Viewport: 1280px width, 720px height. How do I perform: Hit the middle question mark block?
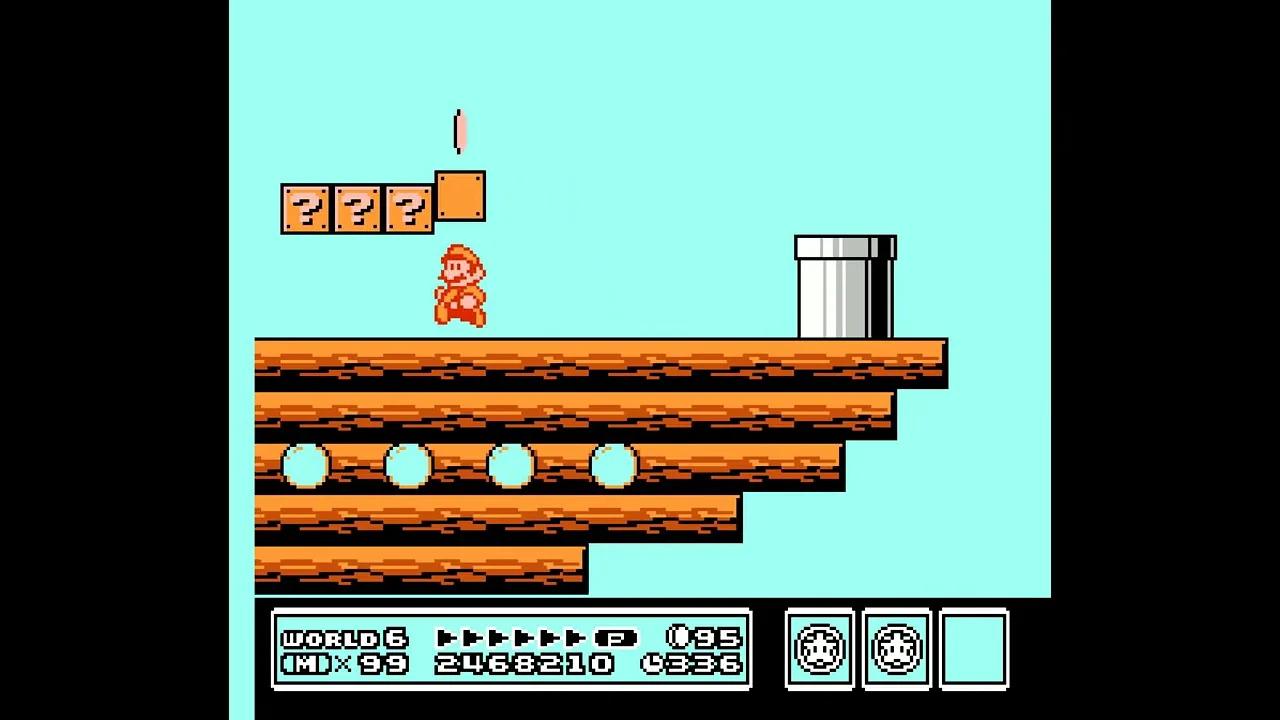coord(357,207)
